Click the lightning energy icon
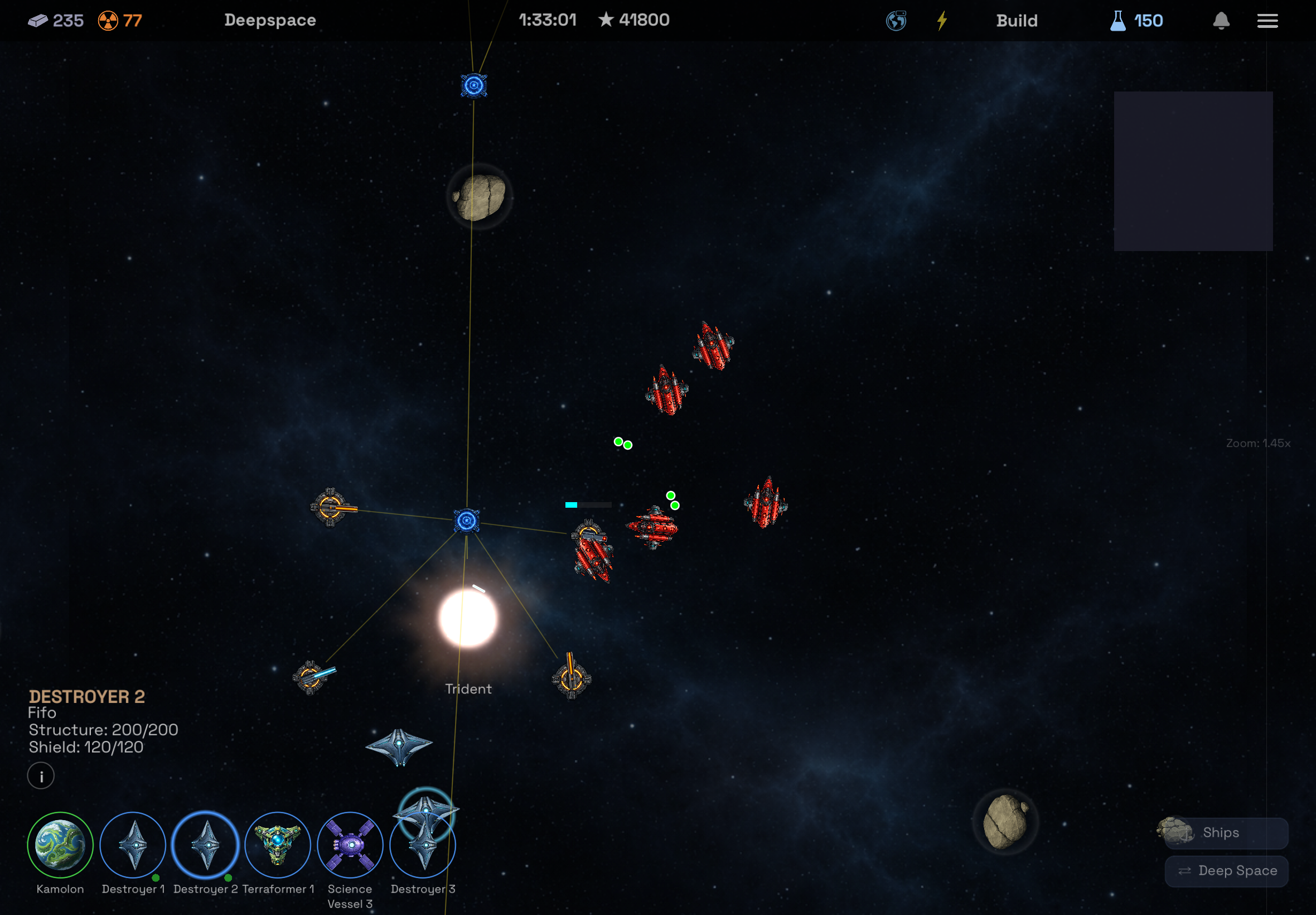 tap(941, 21)
